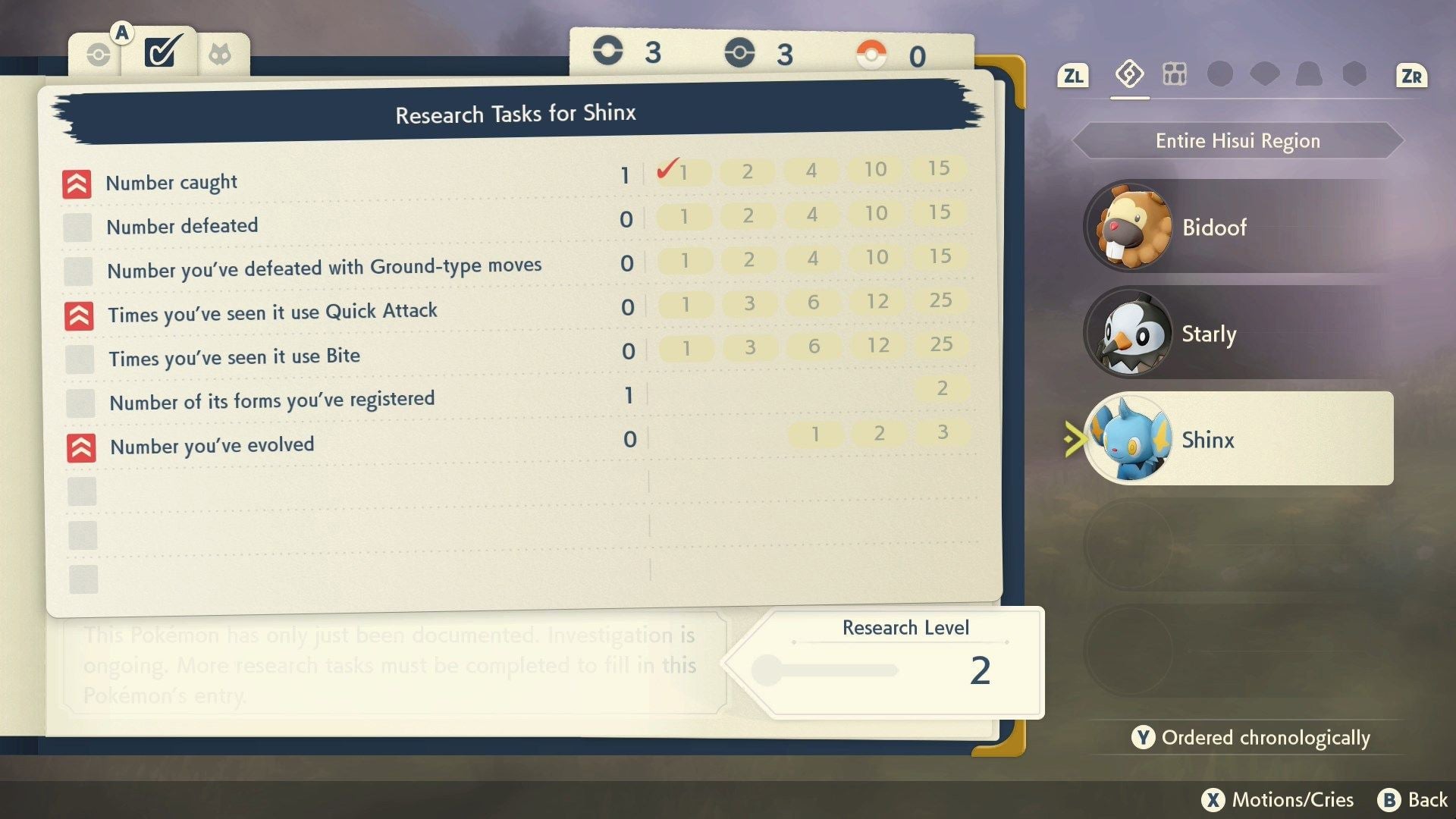Expand the ZR tab shoulder control

[x=1411, y=75]
